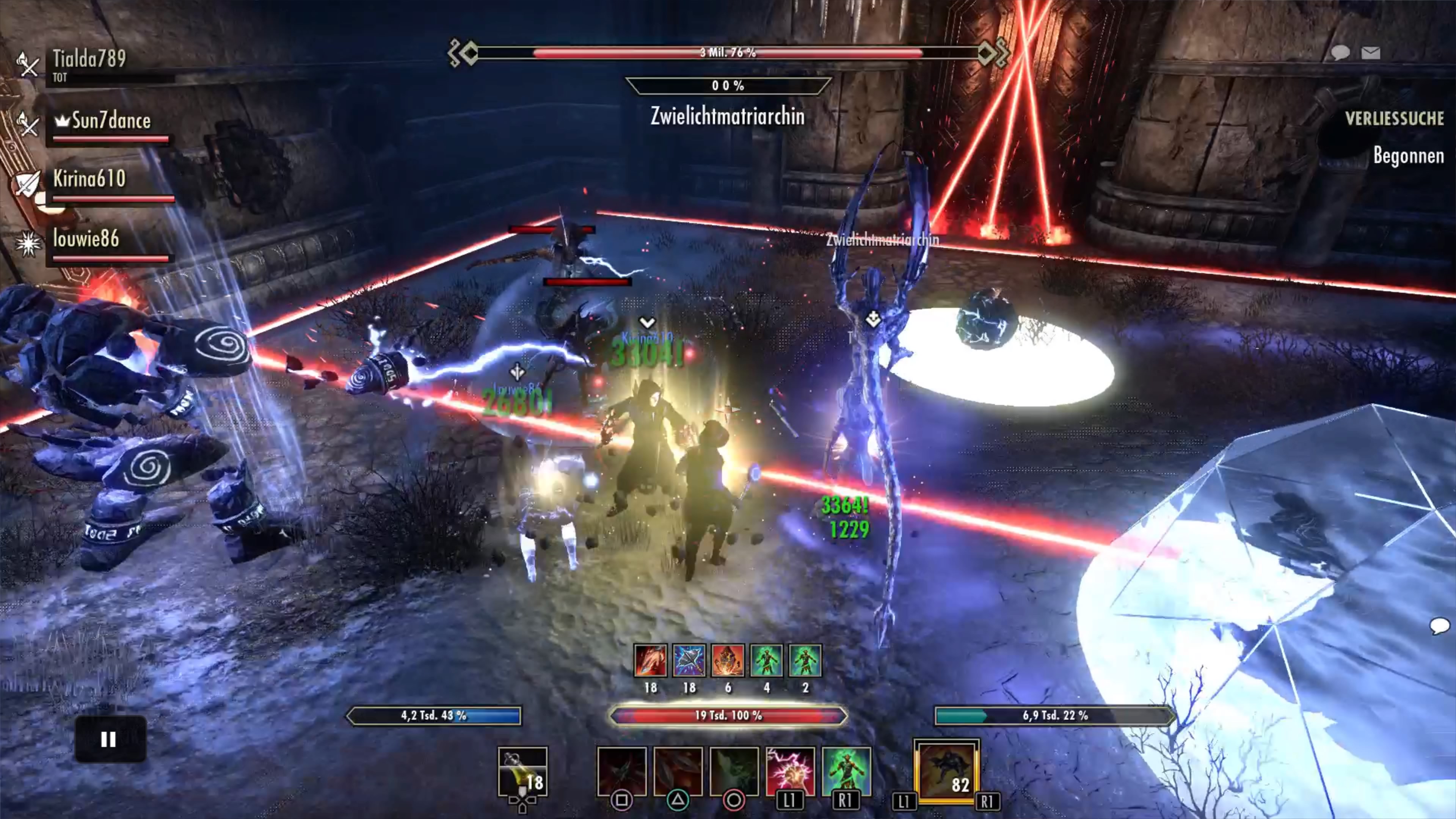The height and width of the screenshot is (819, 1456).
Task: Activate the green glowing figure ability
Action: tap(846, 771)
